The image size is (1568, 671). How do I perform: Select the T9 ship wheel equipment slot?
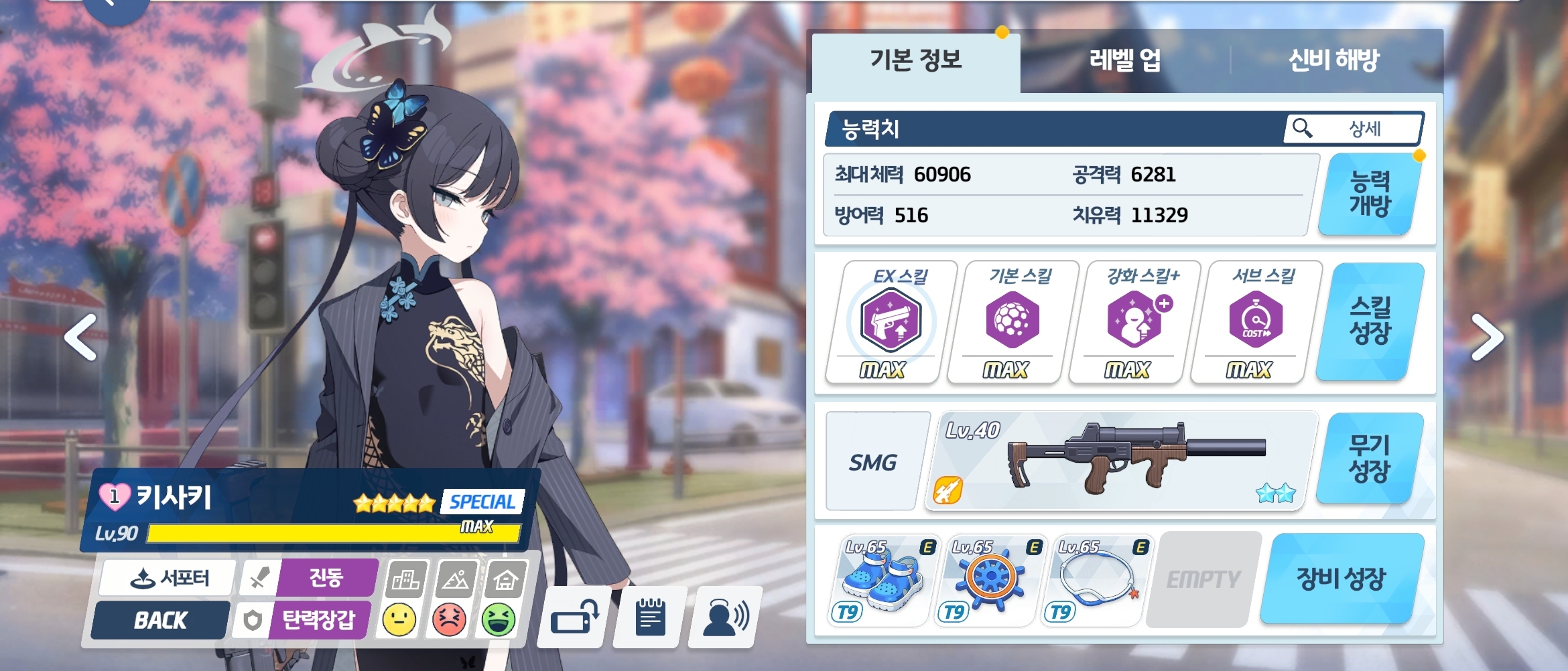coord(990,580)
